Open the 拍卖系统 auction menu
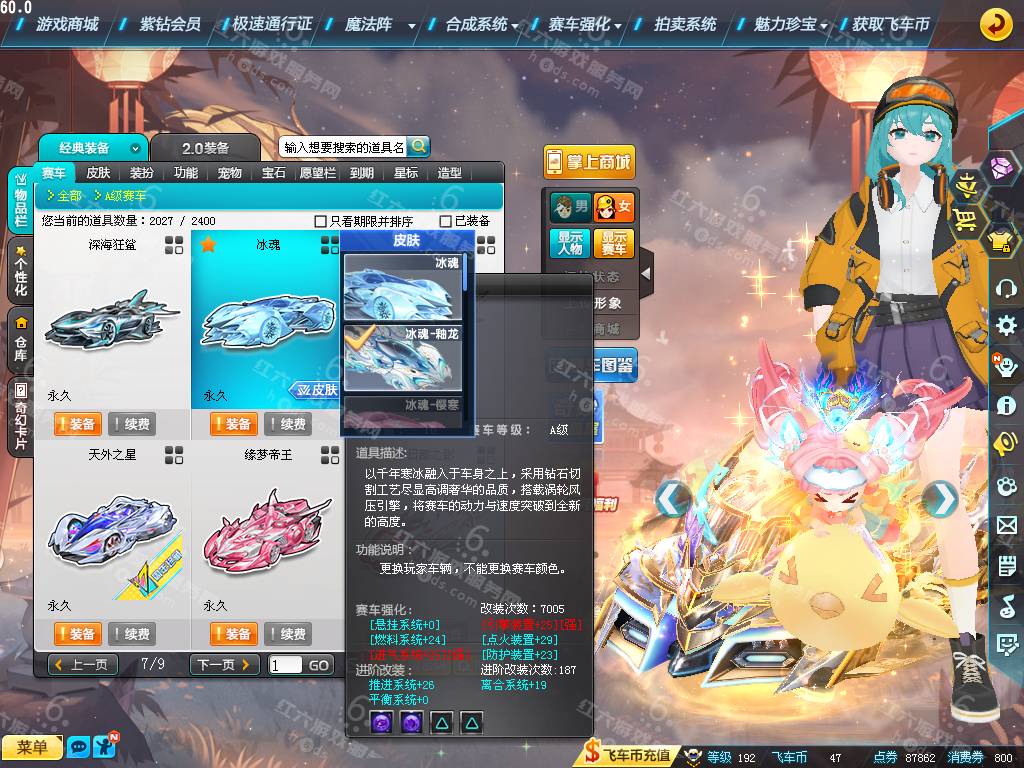 [685, 24]
